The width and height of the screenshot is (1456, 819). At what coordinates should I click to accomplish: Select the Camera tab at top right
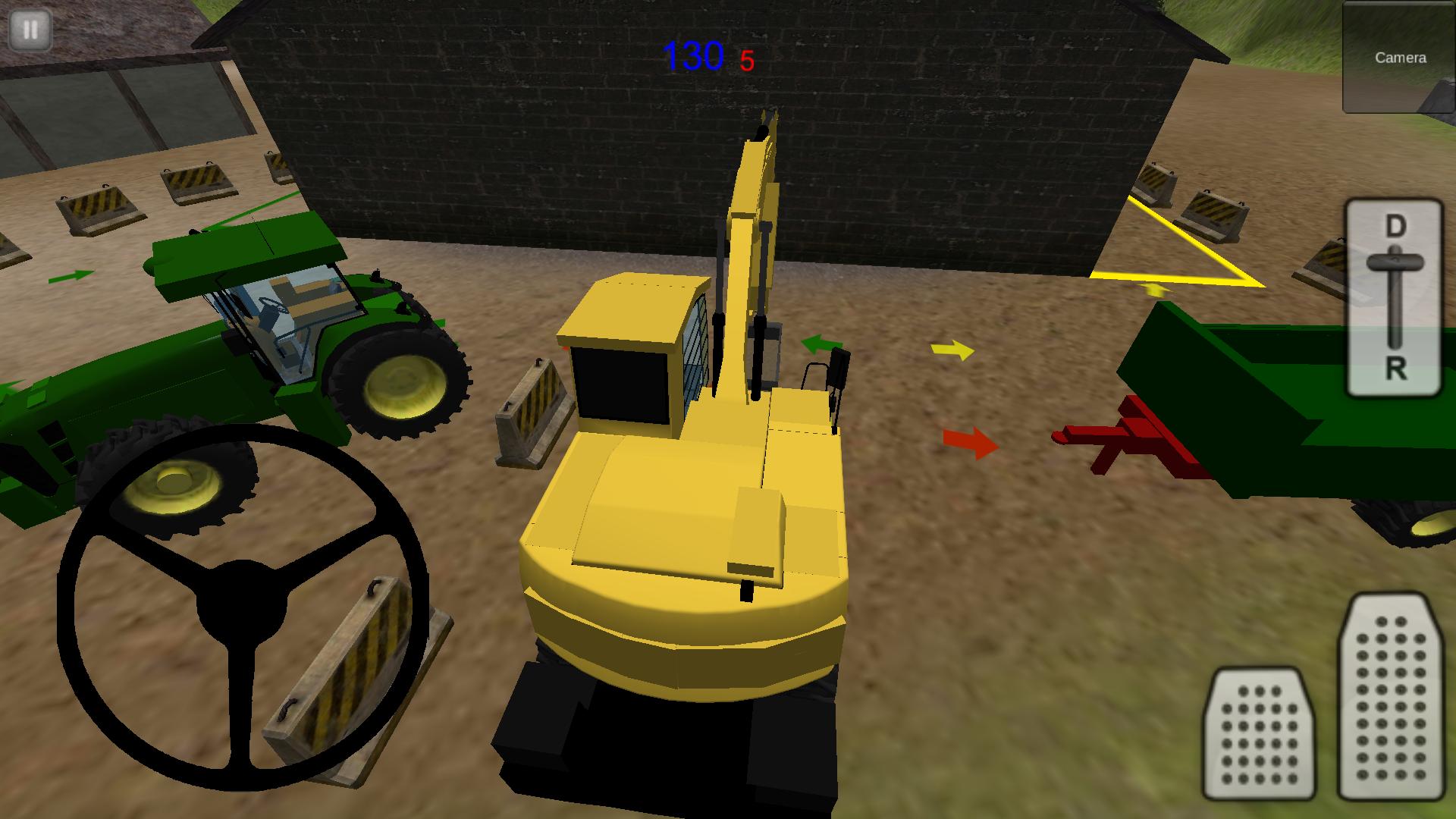click(x=1400, y=57)
